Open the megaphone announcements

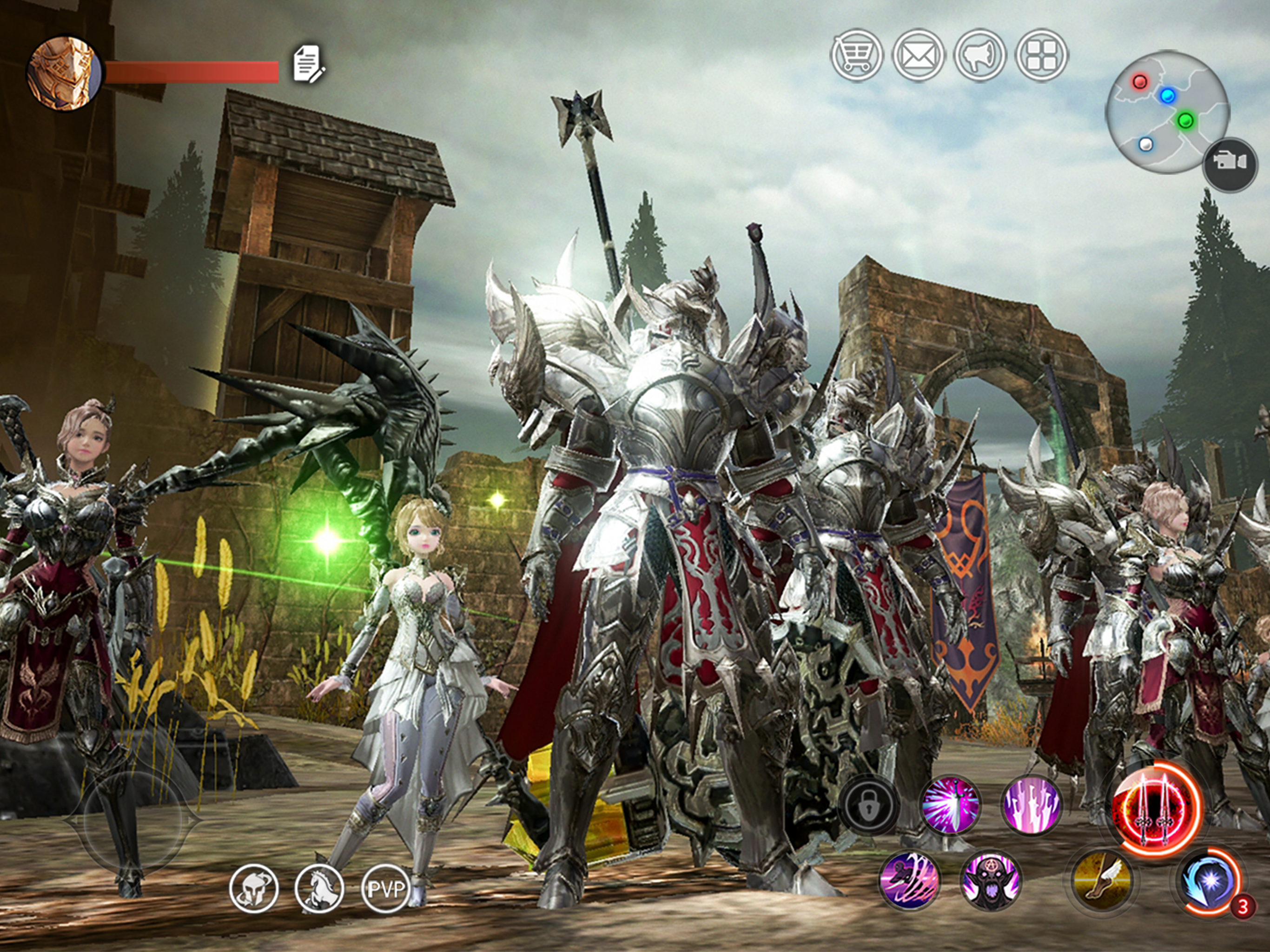pos(979,55)
